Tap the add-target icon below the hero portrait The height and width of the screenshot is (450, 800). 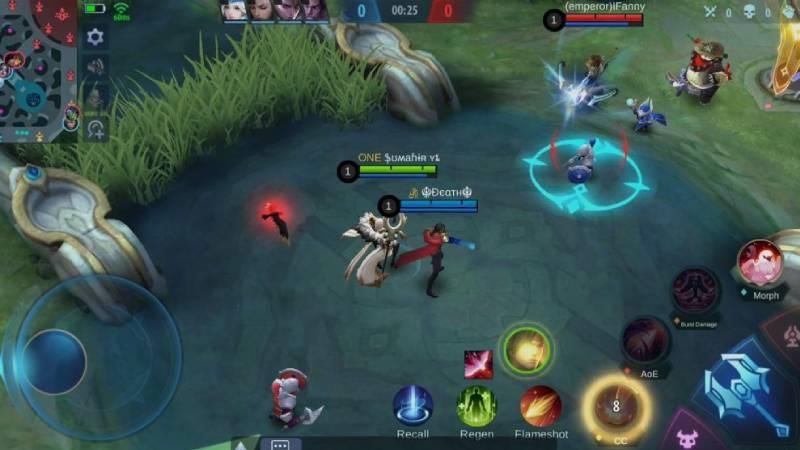tap(96, 128)
